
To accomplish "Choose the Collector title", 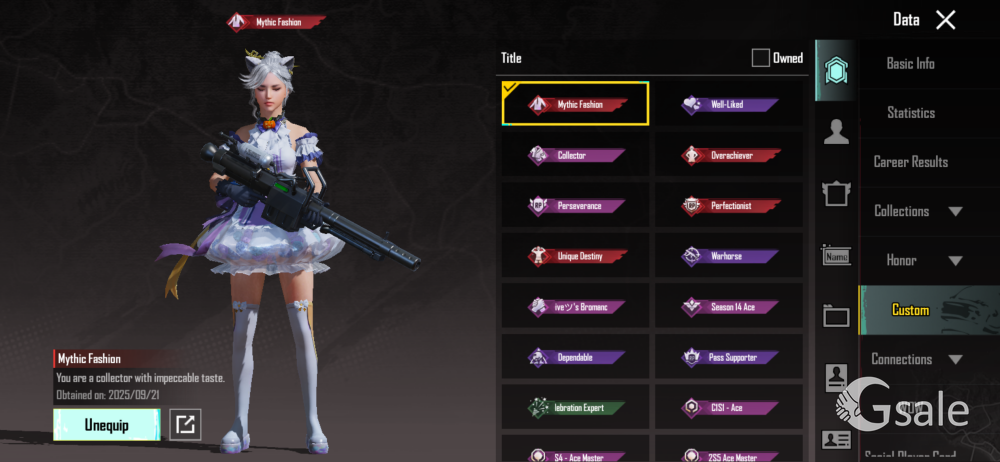I will click(576, 155).
